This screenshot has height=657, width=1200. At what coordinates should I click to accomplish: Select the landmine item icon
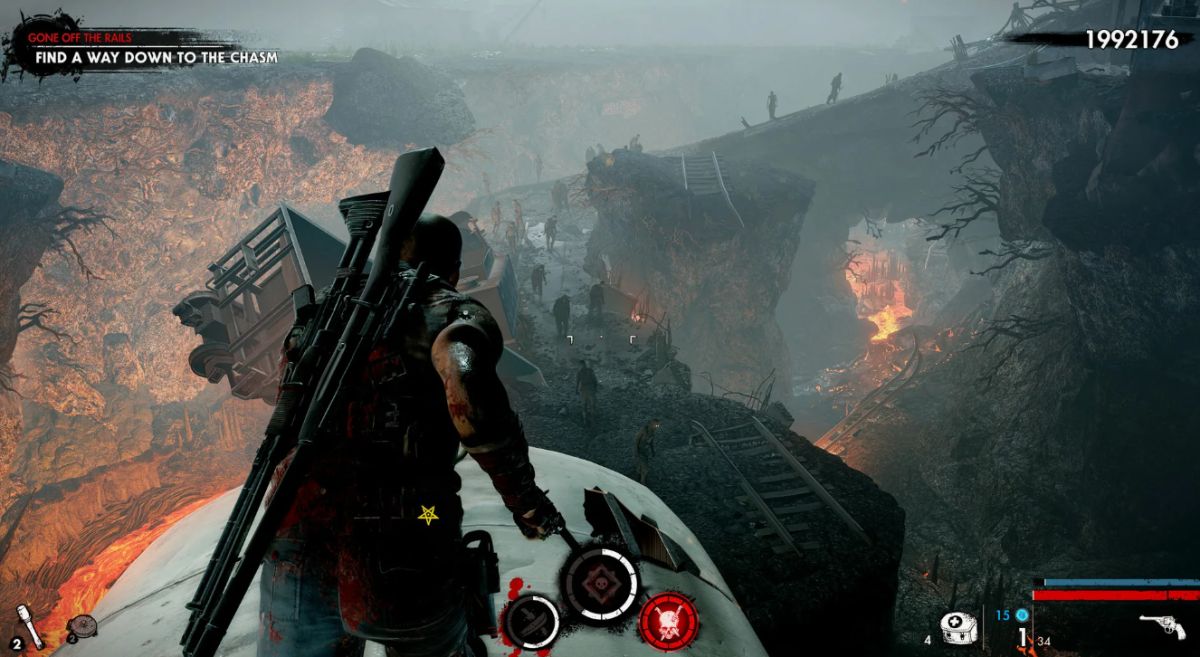pyautogui.click(x=82, y=626)
